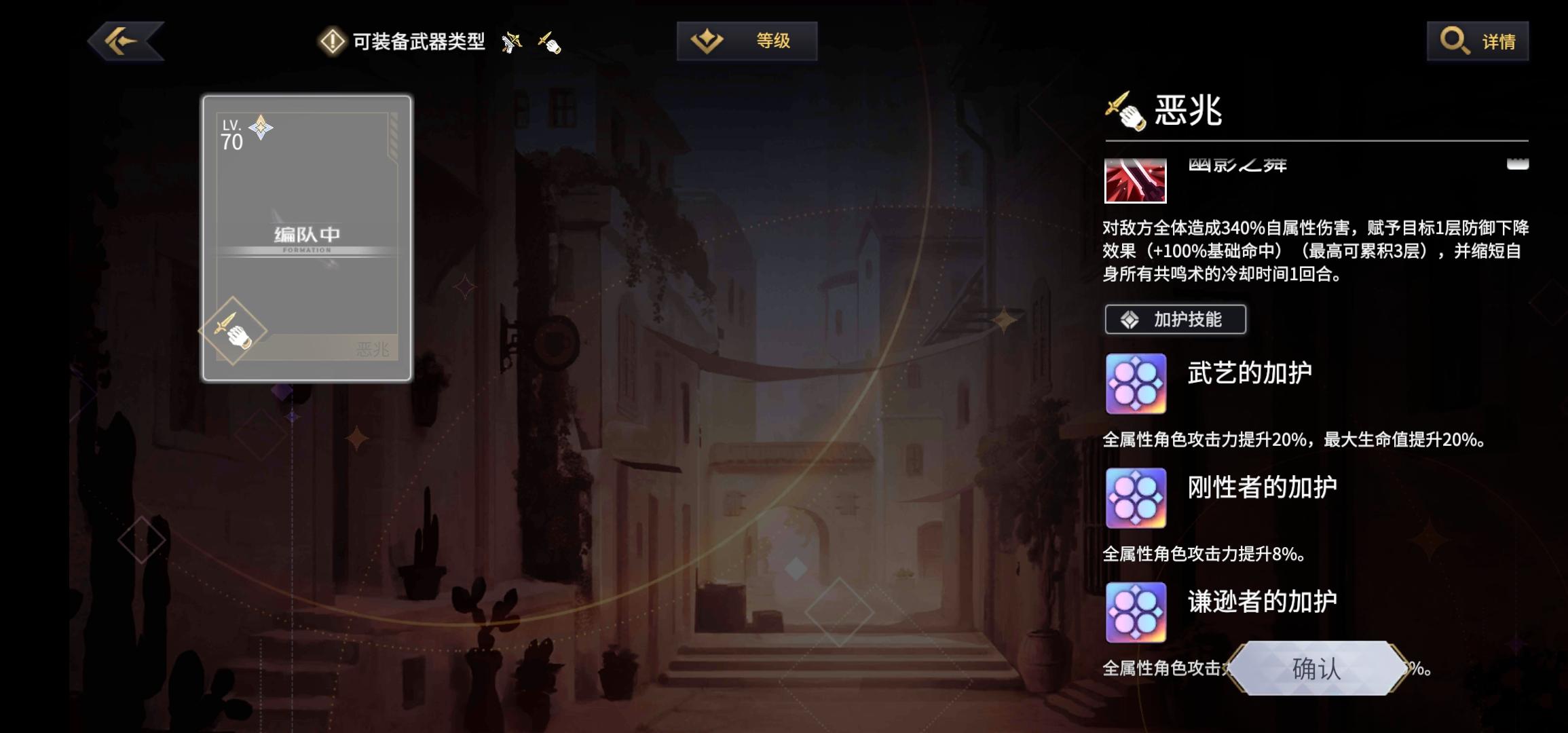The width and height of the screenshot is (1568, 733).
Task: Select the 编队中 weapon card
Action: point(306,234)
